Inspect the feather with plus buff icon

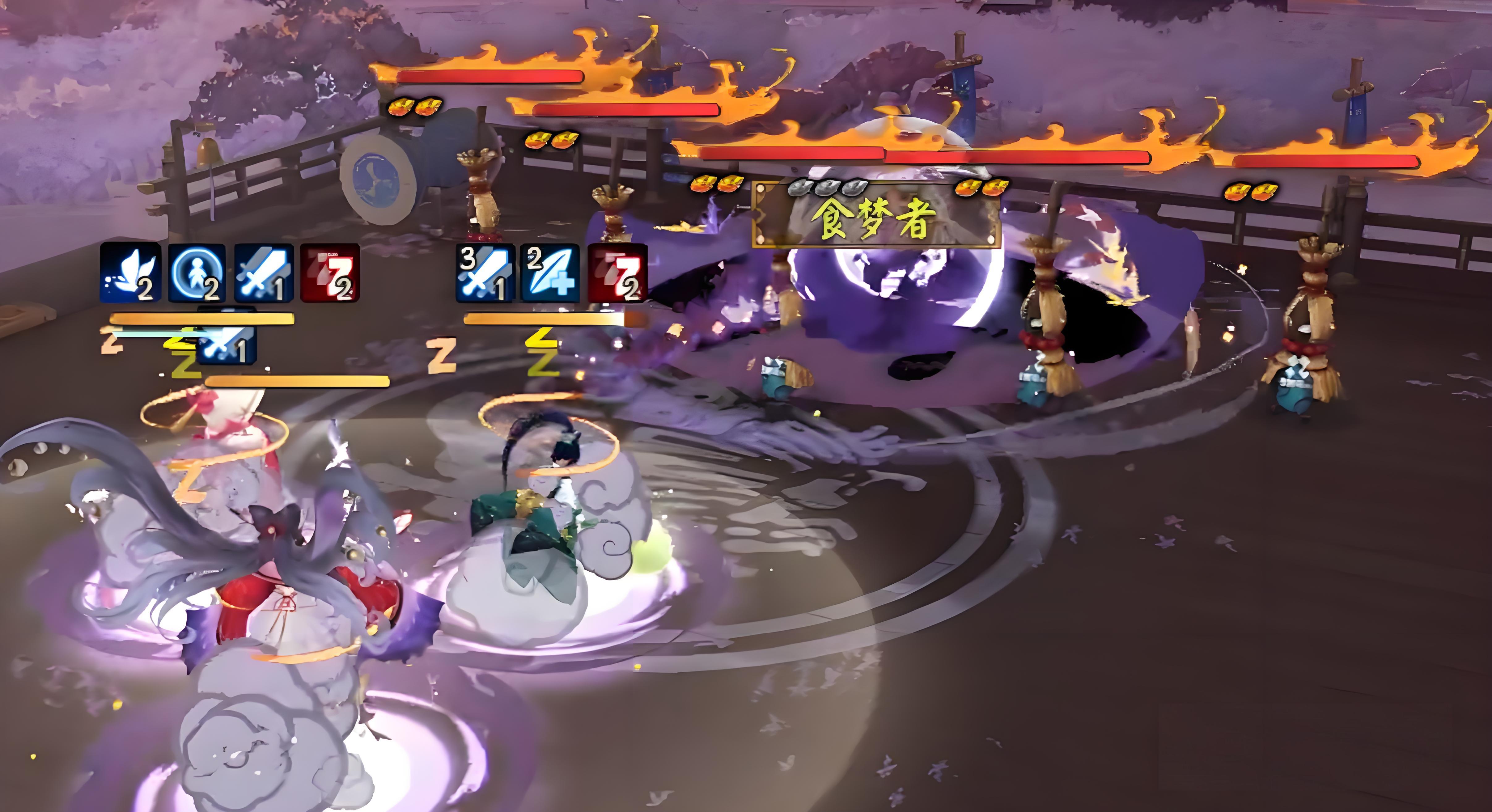(550, 273)
